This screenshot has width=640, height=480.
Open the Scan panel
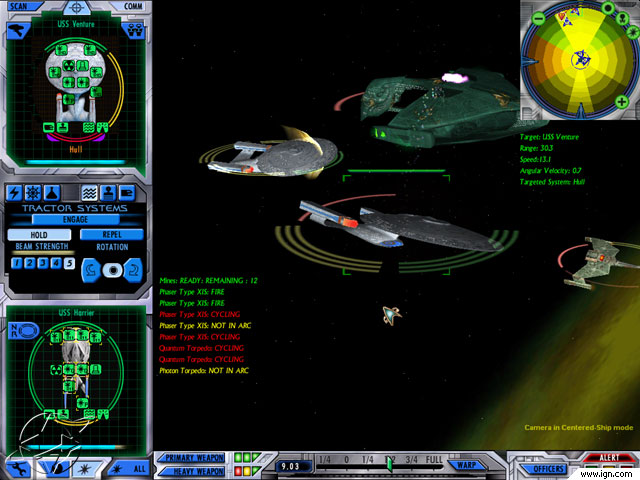coord(20,5)
